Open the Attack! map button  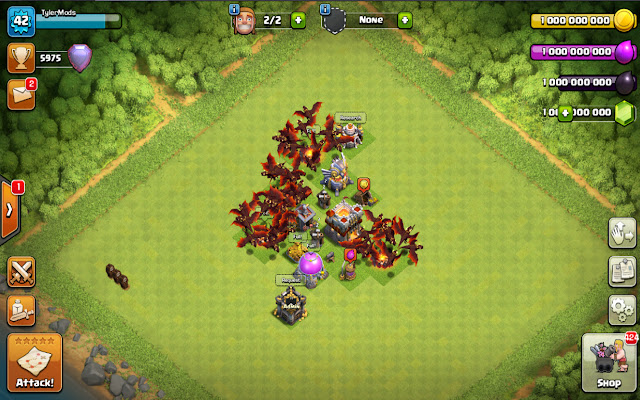click(x=34, y=364)
